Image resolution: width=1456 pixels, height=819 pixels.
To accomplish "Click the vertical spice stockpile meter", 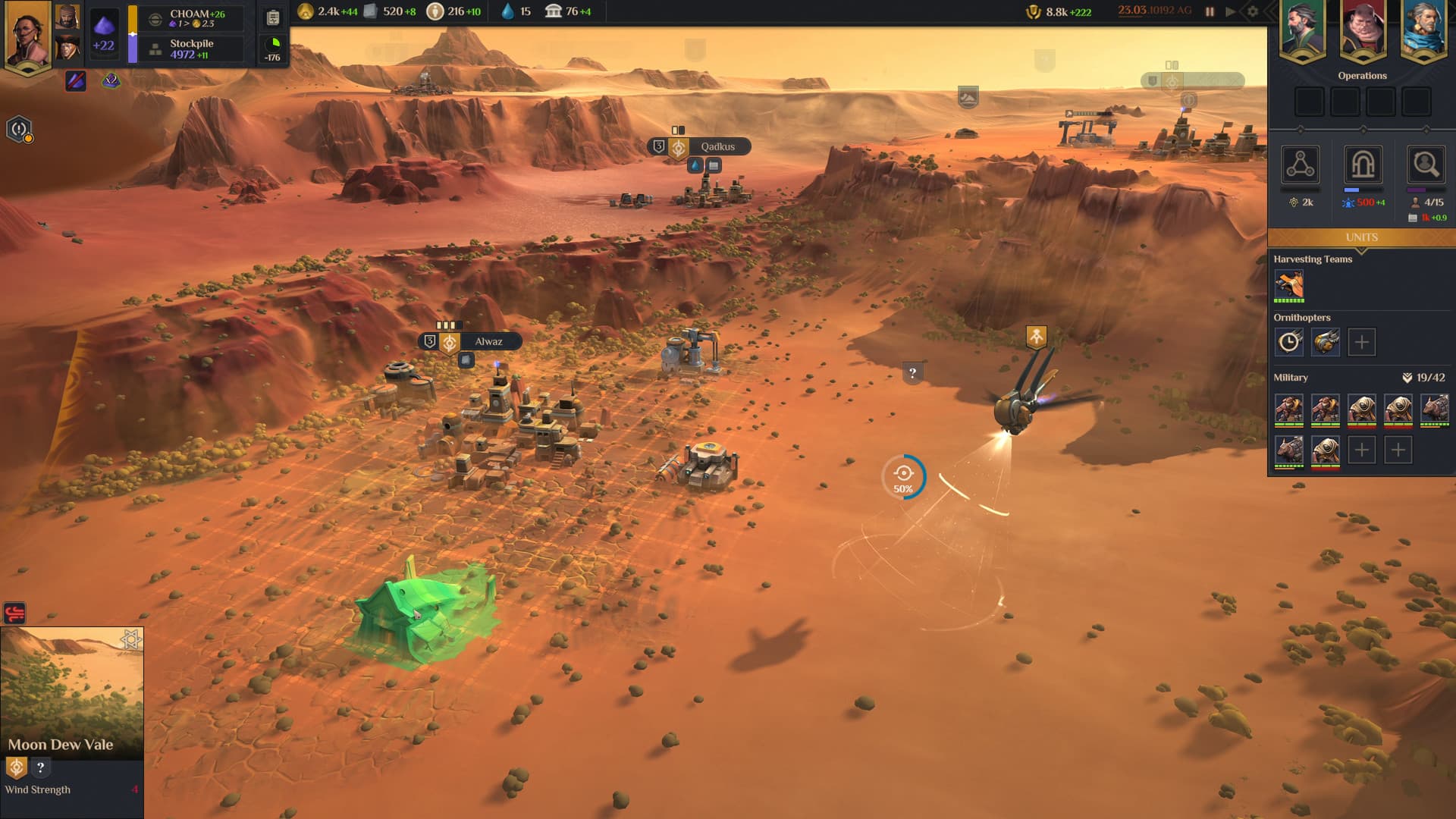I will pyautogui.click(x=133, y=32).
